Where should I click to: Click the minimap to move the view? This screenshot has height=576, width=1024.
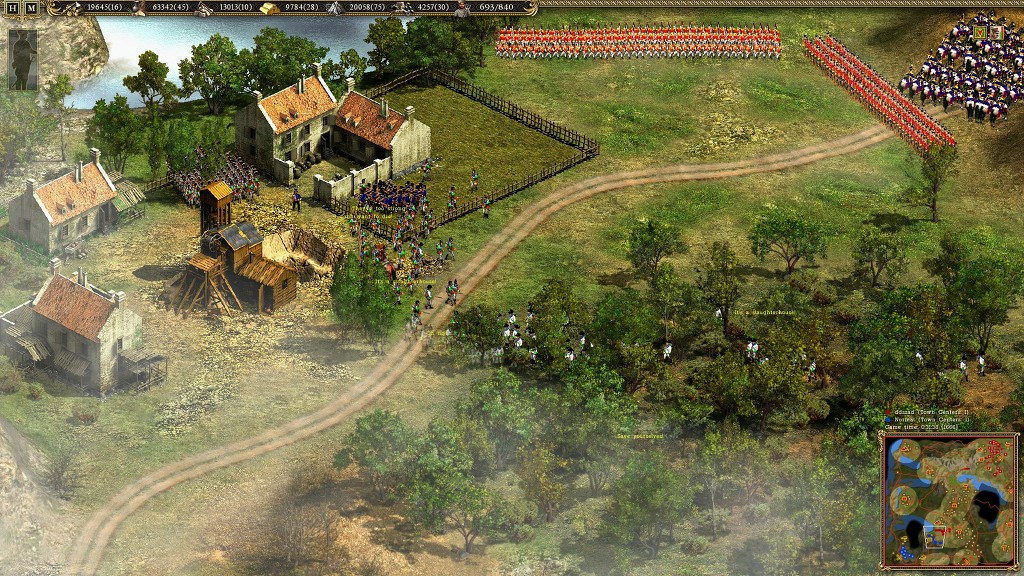coord(948,499)
